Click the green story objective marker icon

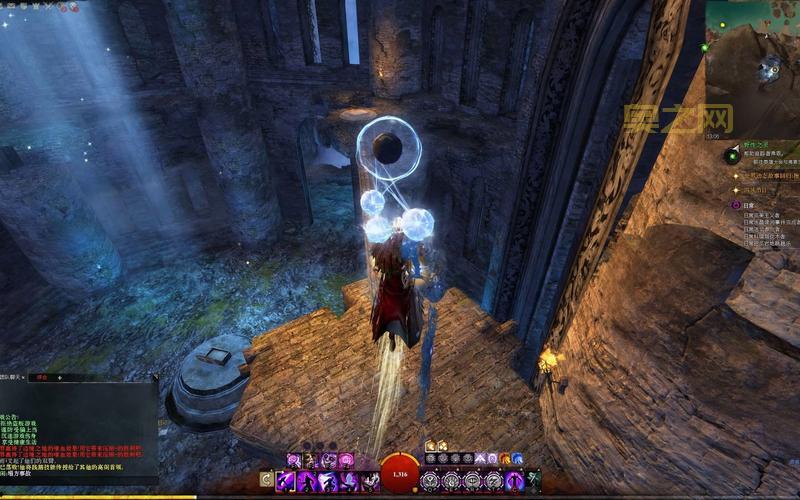[x=733, y=156]
